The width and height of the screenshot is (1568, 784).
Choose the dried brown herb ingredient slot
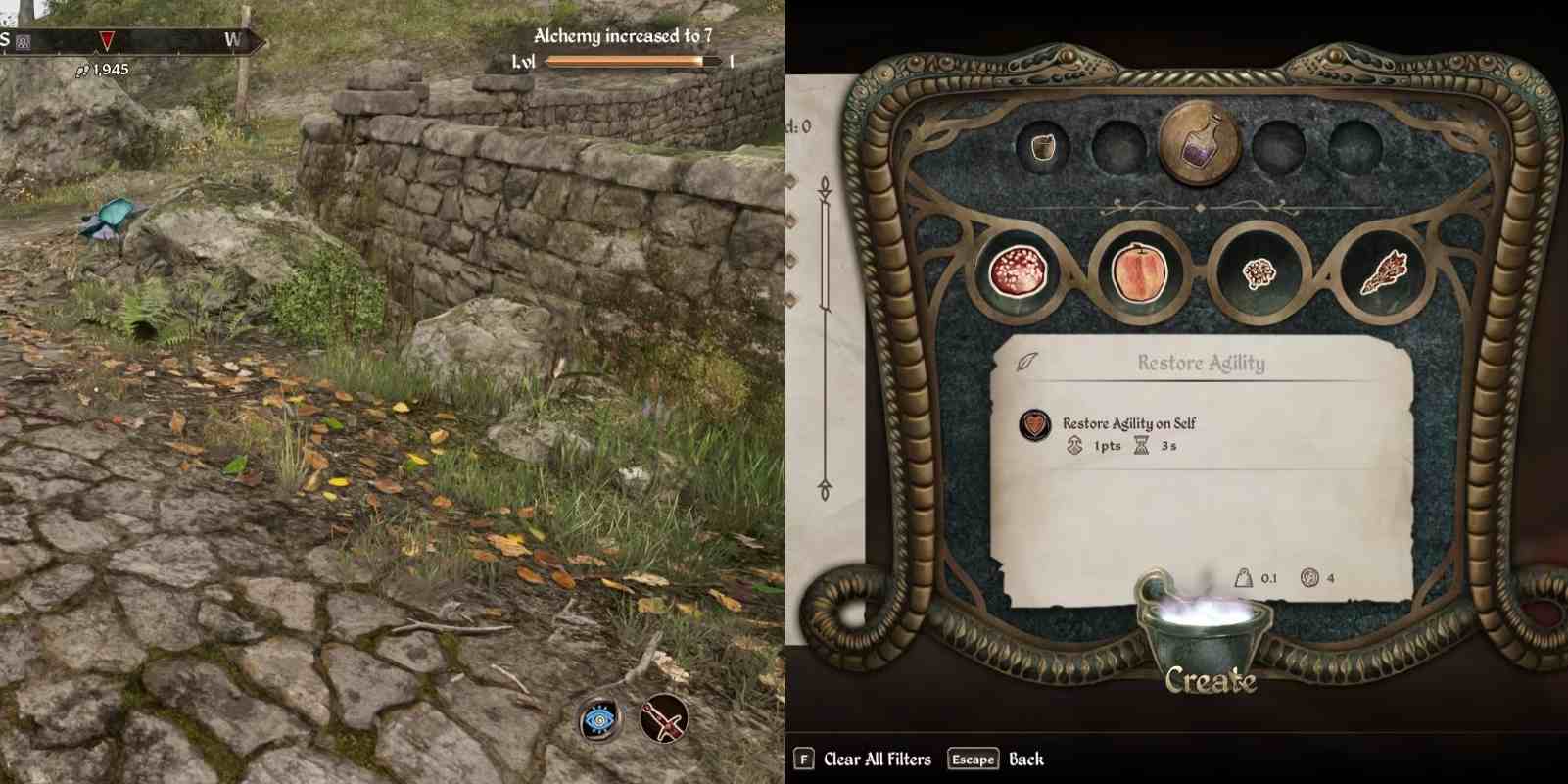tap(1383, 271)
